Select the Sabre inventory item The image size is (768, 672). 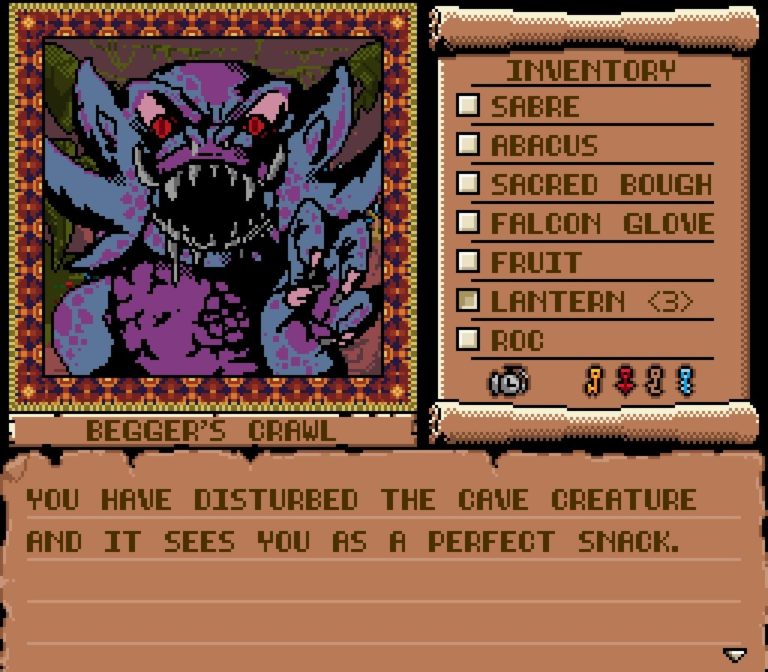click(x=535, y=106)
